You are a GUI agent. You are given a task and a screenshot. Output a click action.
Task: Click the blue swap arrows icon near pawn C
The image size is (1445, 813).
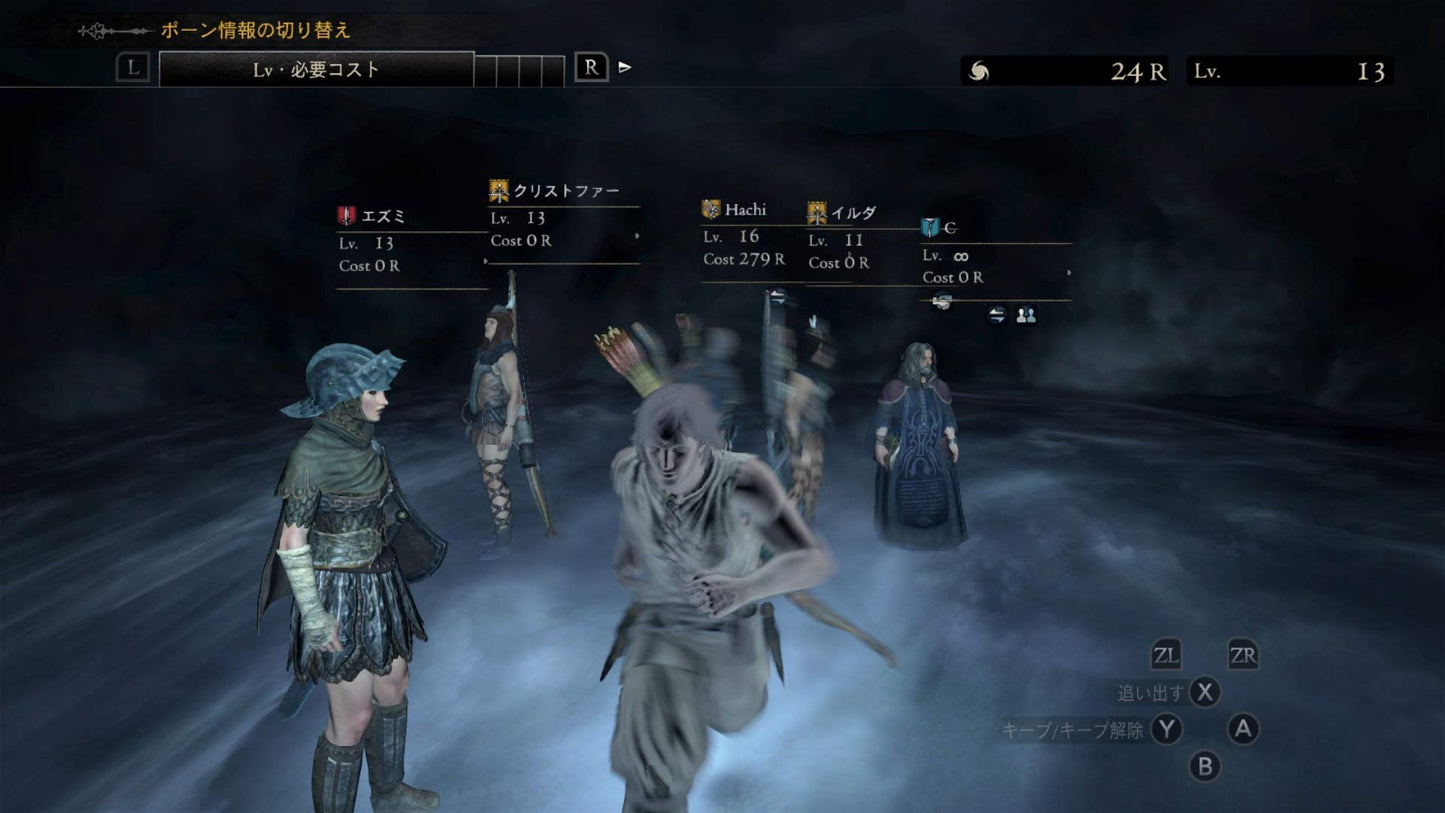(x=994, y=314)
